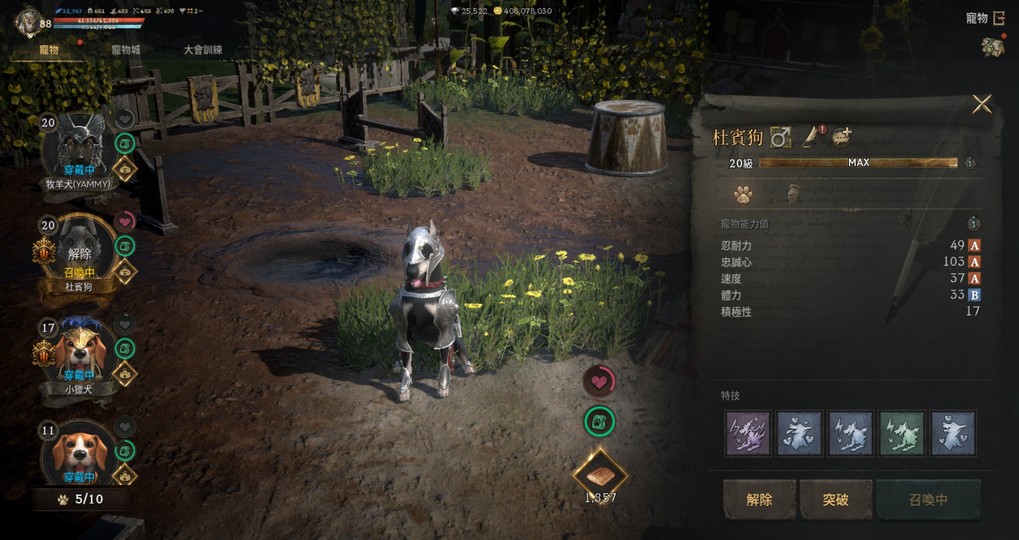The height and width of the screenshot is (540, 1019).
Task: Select the purple lightning pet skill icon
Action: coord(748,433)
